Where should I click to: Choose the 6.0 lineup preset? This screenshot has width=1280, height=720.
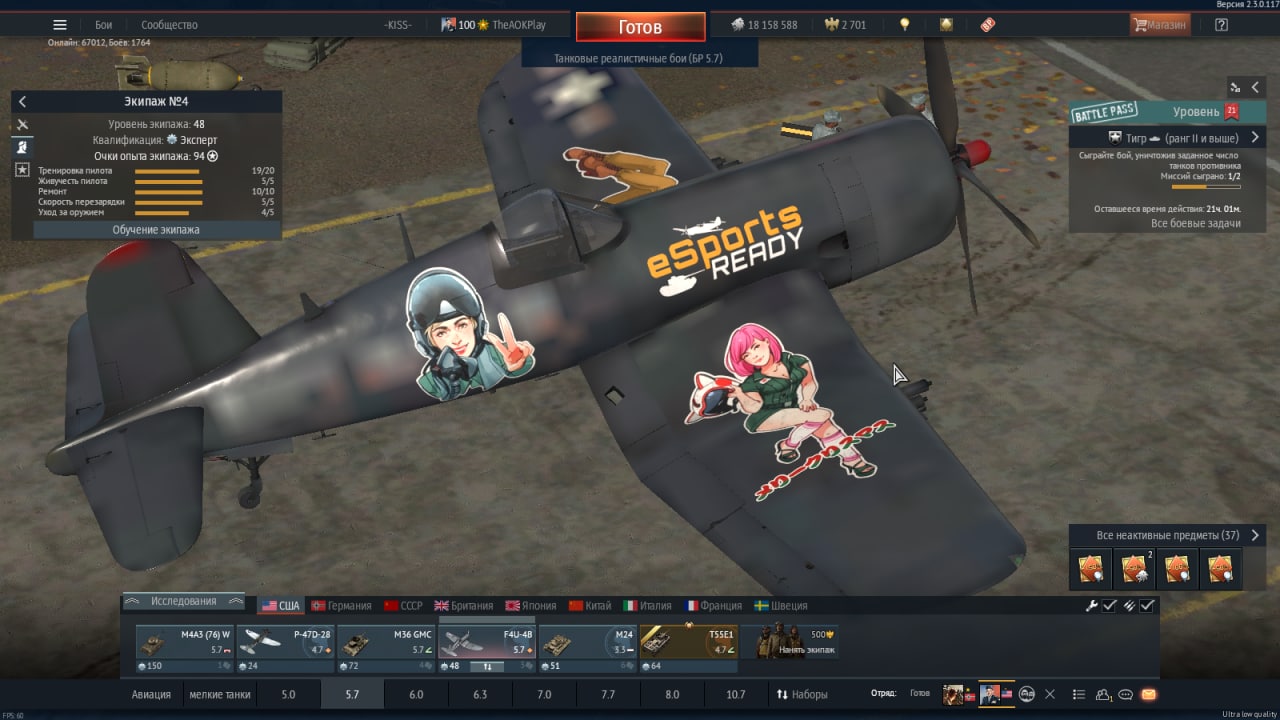click(x=416, y=694)
